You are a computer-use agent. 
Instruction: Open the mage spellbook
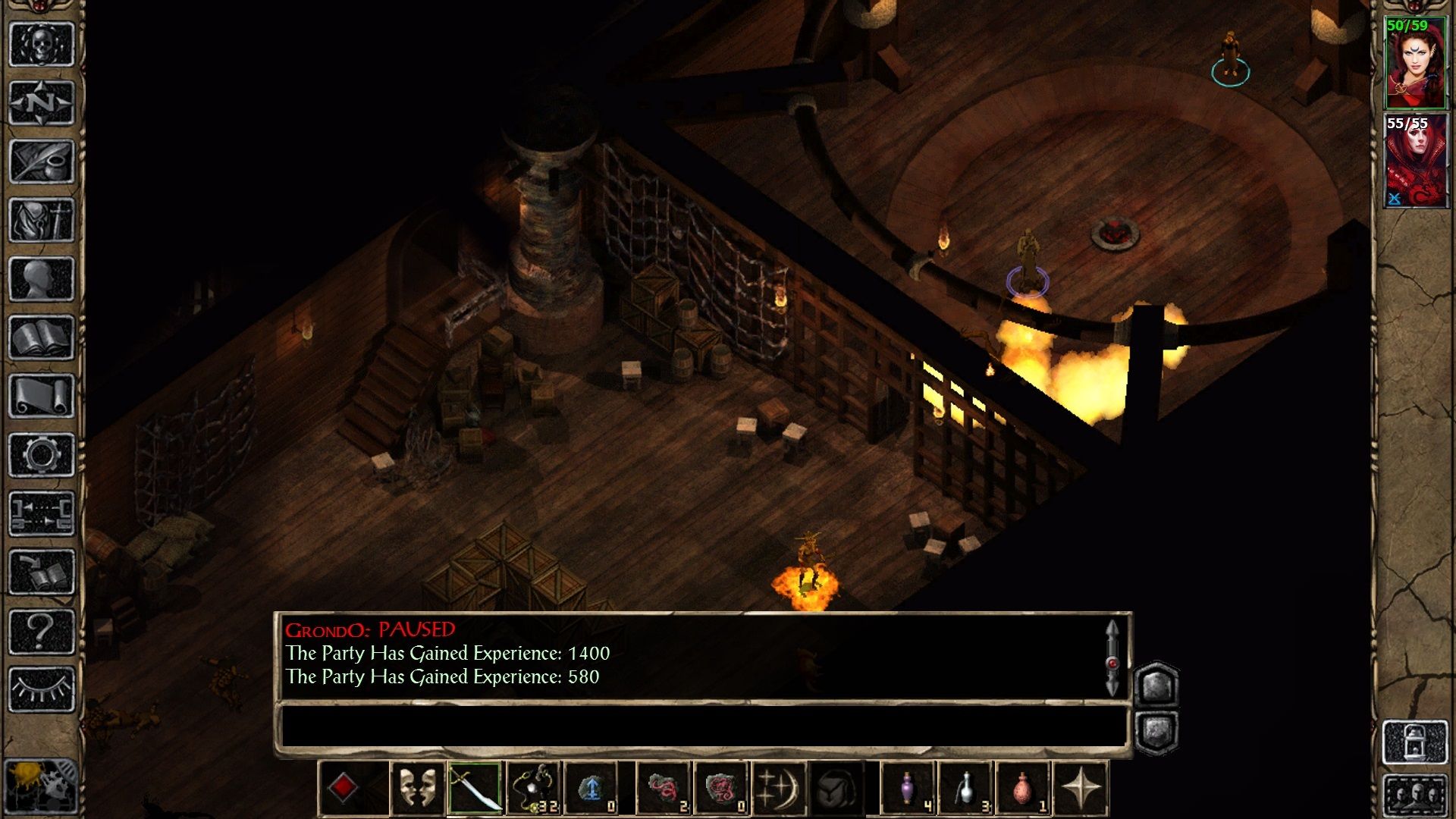(42, 337)
